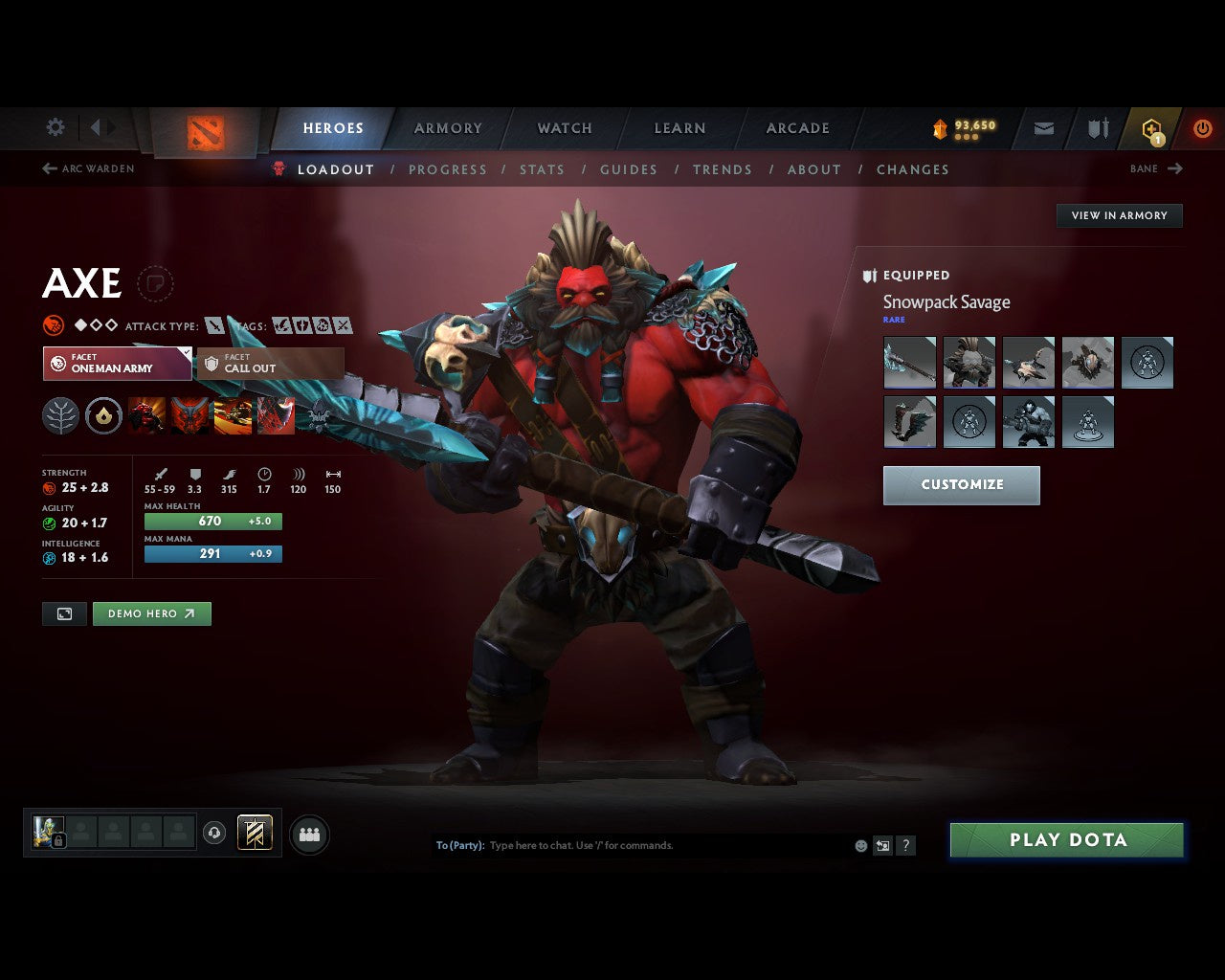The image size is (1225, 980).
Task: Click the CUSTOMIZE button
Action: (961, 485)
